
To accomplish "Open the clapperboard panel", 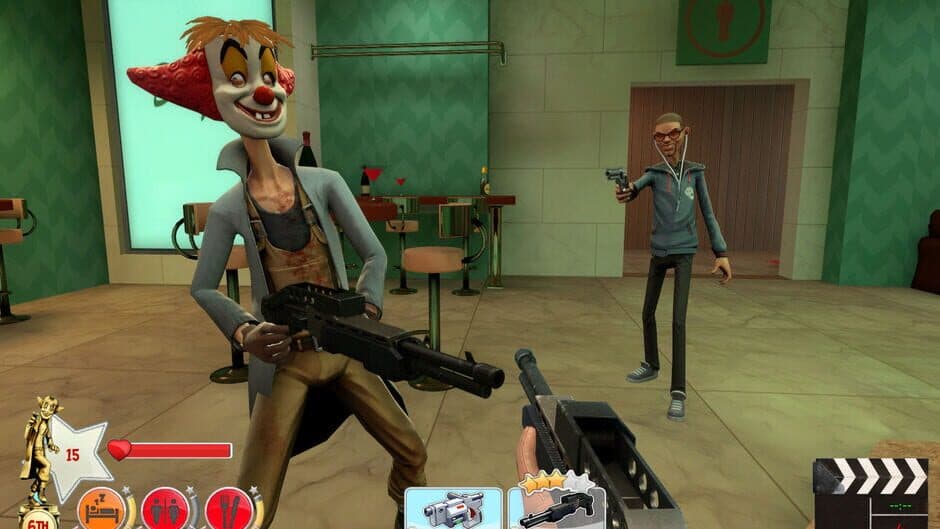I will pyautogui.click(x=869, y=493).
